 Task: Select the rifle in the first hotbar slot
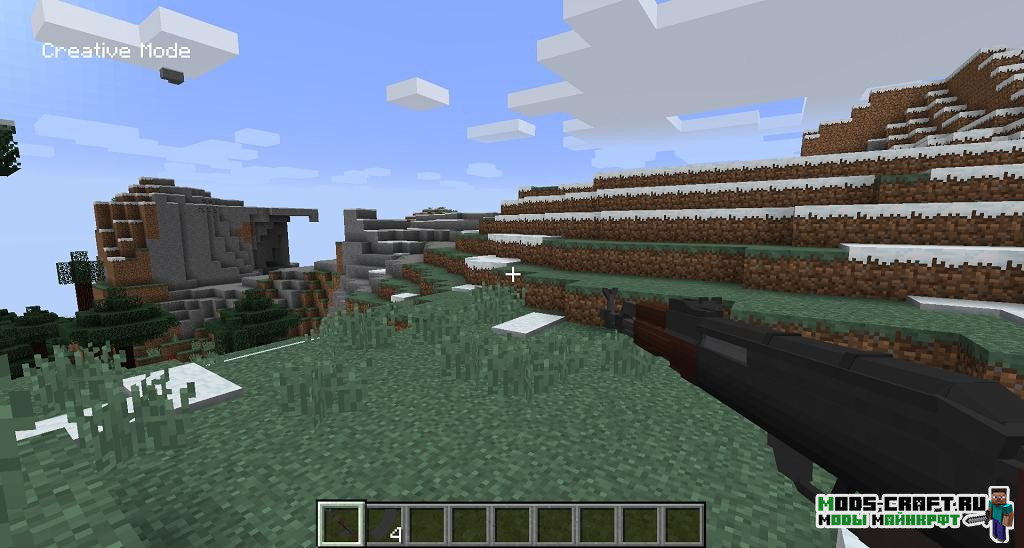(339, 524)
